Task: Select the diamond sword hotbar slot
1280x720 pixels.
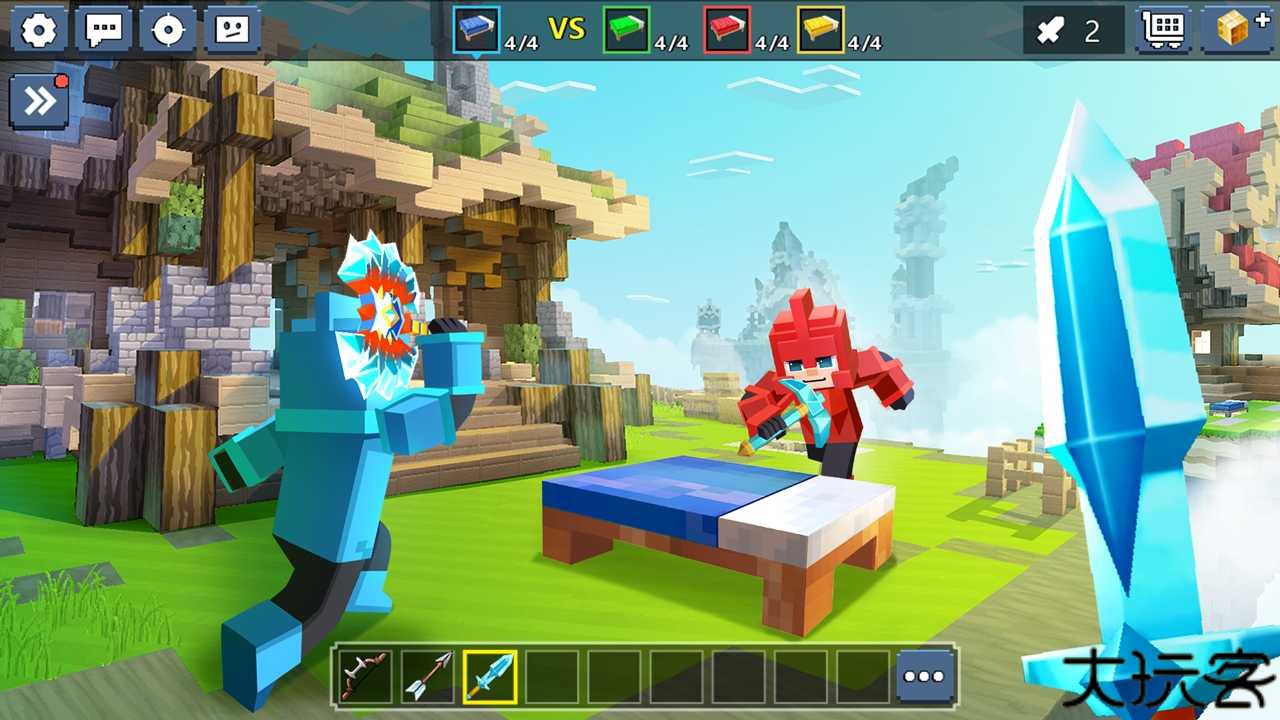Action: [490, 676]
